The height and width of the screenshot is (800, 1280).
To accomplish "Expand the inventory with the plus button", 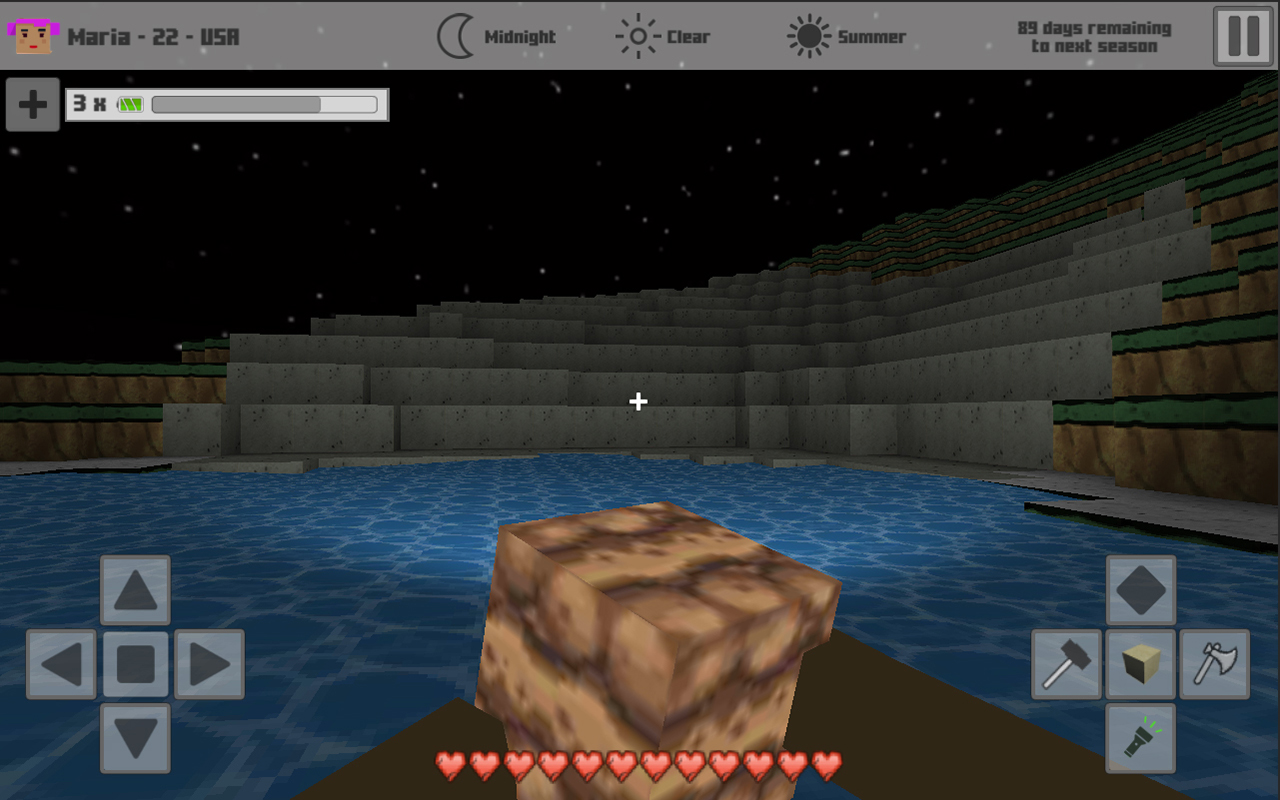I will (x=34, y=105).
